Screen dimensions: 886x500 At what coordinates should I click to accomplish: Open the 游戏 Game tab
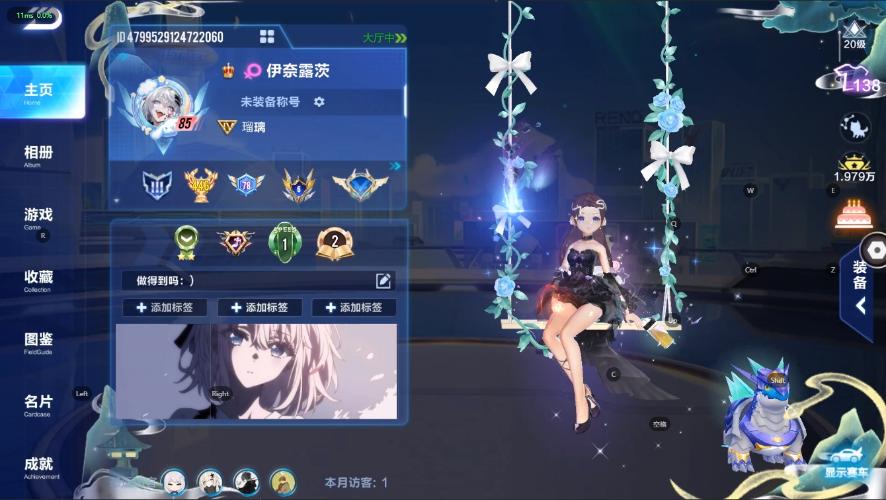point(39,217)
